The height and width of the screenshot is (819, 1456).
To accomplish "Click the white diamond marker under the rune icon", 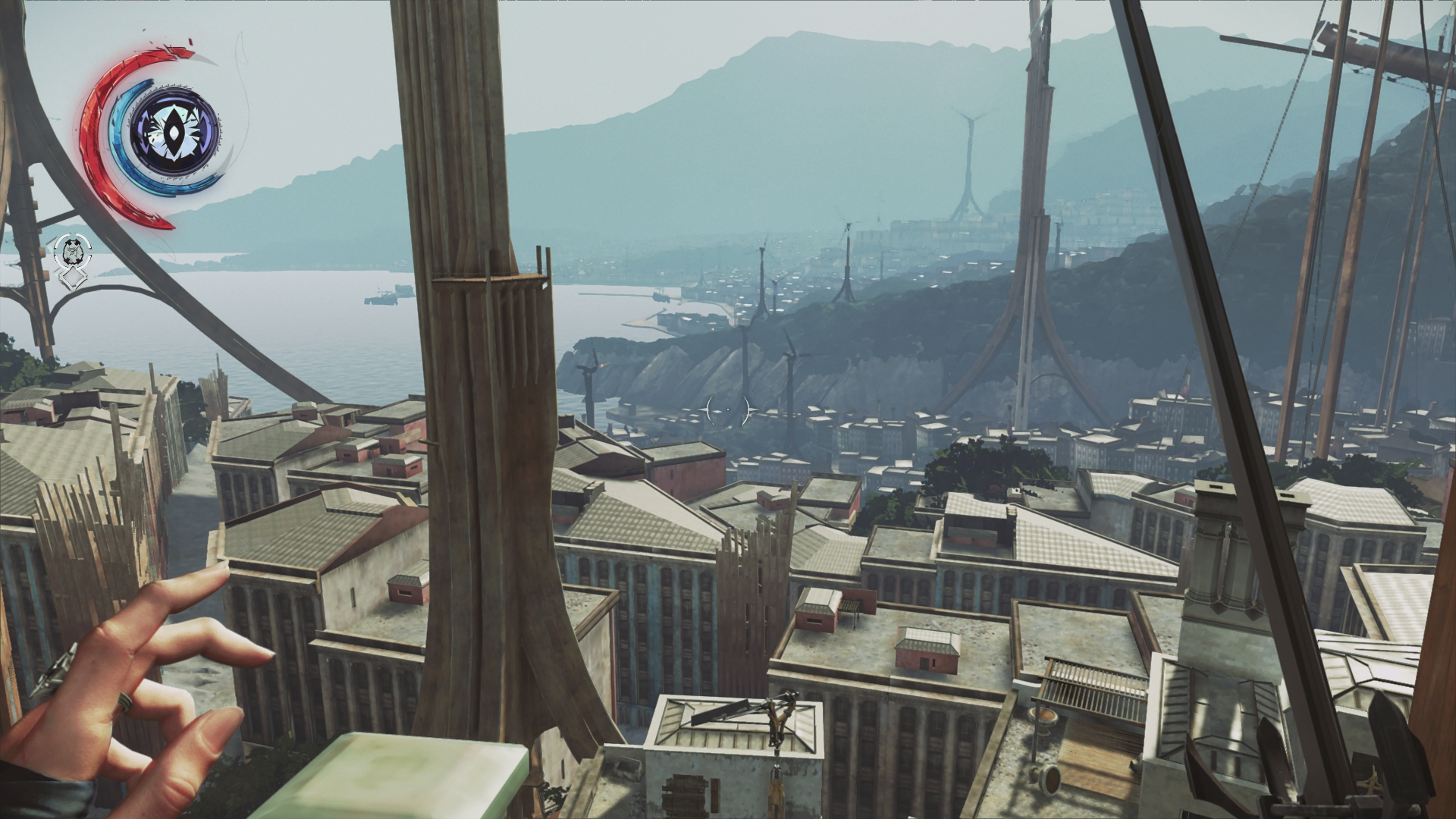I will (74, 278).
